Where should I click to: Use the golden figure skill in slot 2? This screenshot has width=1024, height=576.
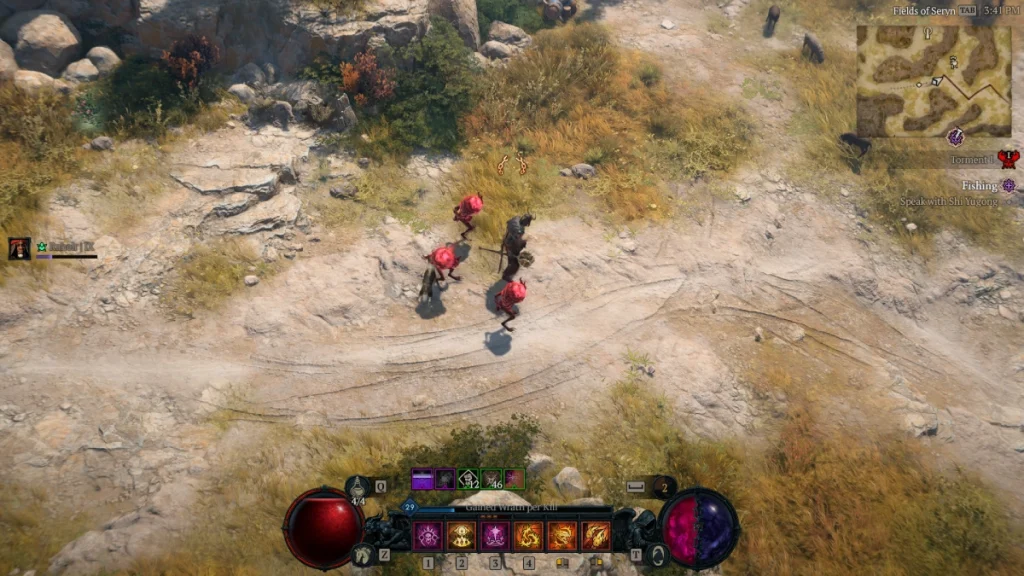click(461, 536)
